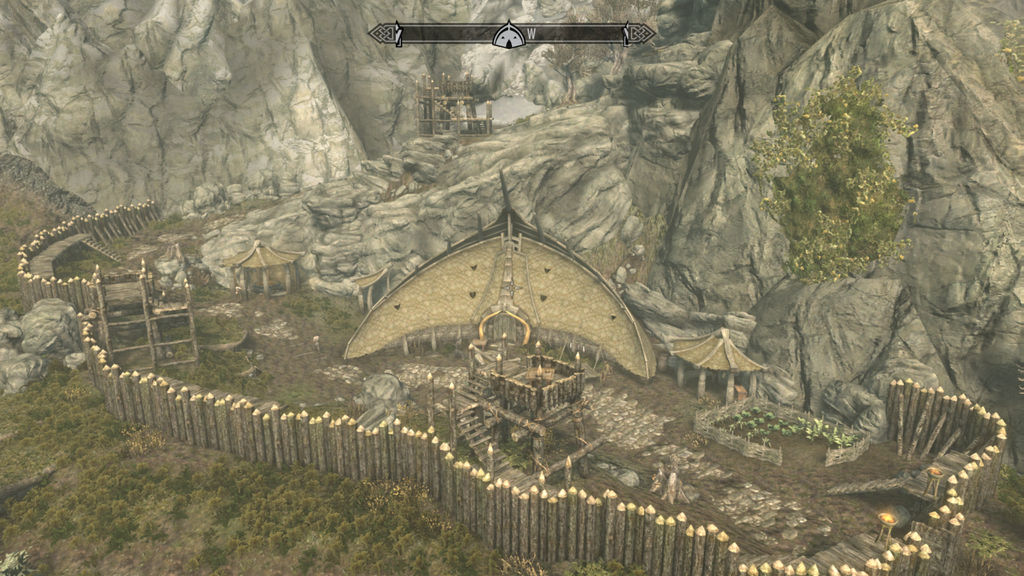The width and height of the screenshot is (1024, 576).
Task: Select the W heading on the compass bar
Action: tap(531, 34)
